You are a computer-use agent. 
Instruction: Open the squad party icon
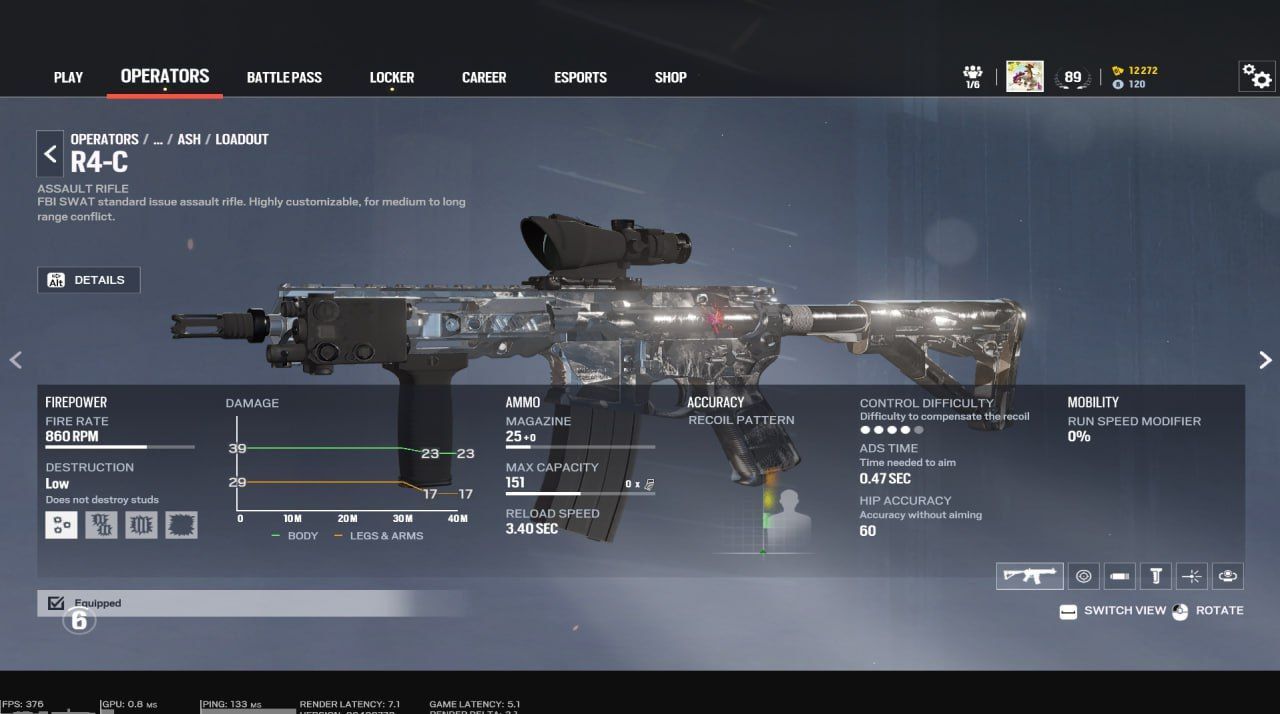click(972, 76)
